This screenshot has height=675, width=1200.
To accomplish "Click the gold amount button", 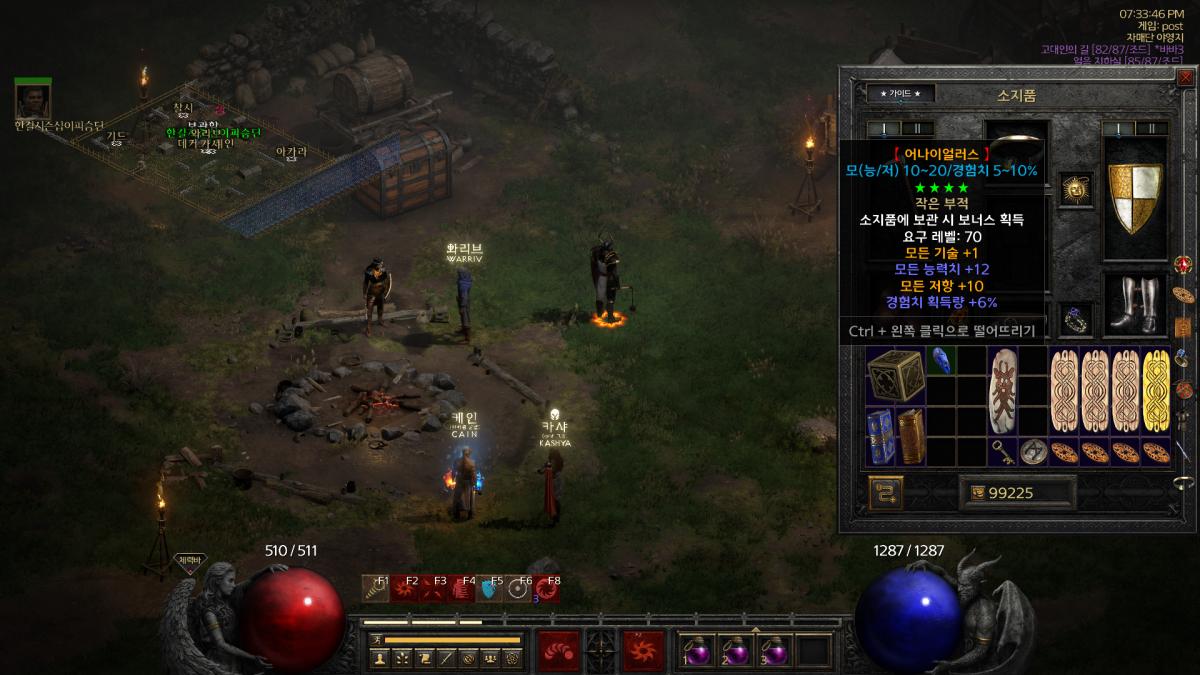I will tap(975, 492).
